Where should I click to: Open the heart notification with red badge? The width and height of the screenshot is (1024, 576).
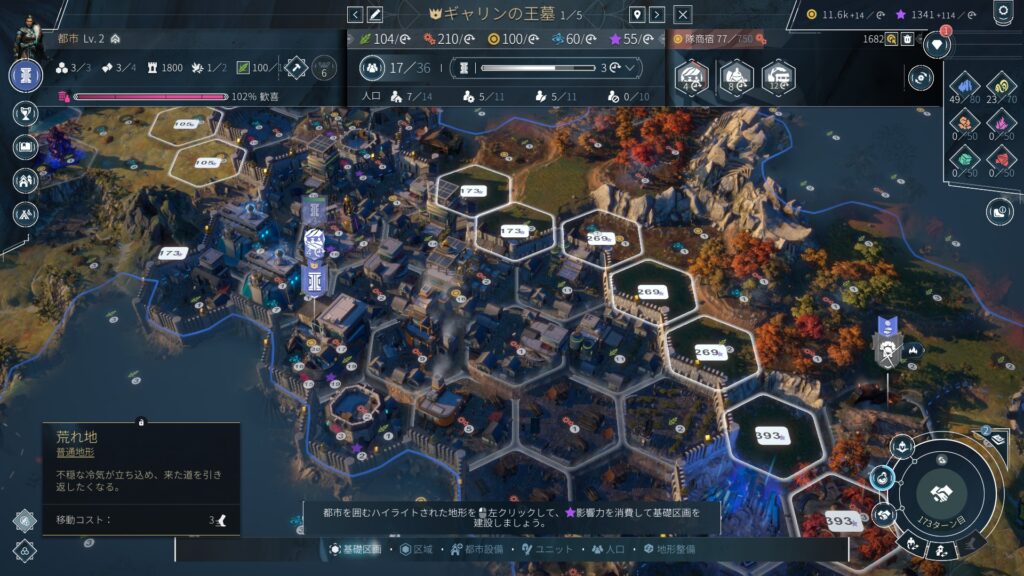tap(936, 43)
